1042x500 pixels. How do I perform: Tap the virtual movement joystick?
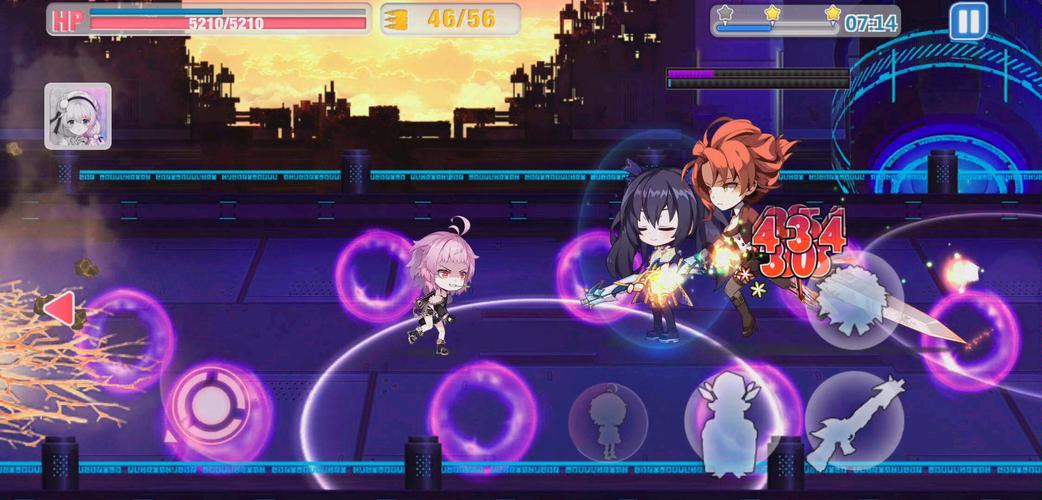207,405
